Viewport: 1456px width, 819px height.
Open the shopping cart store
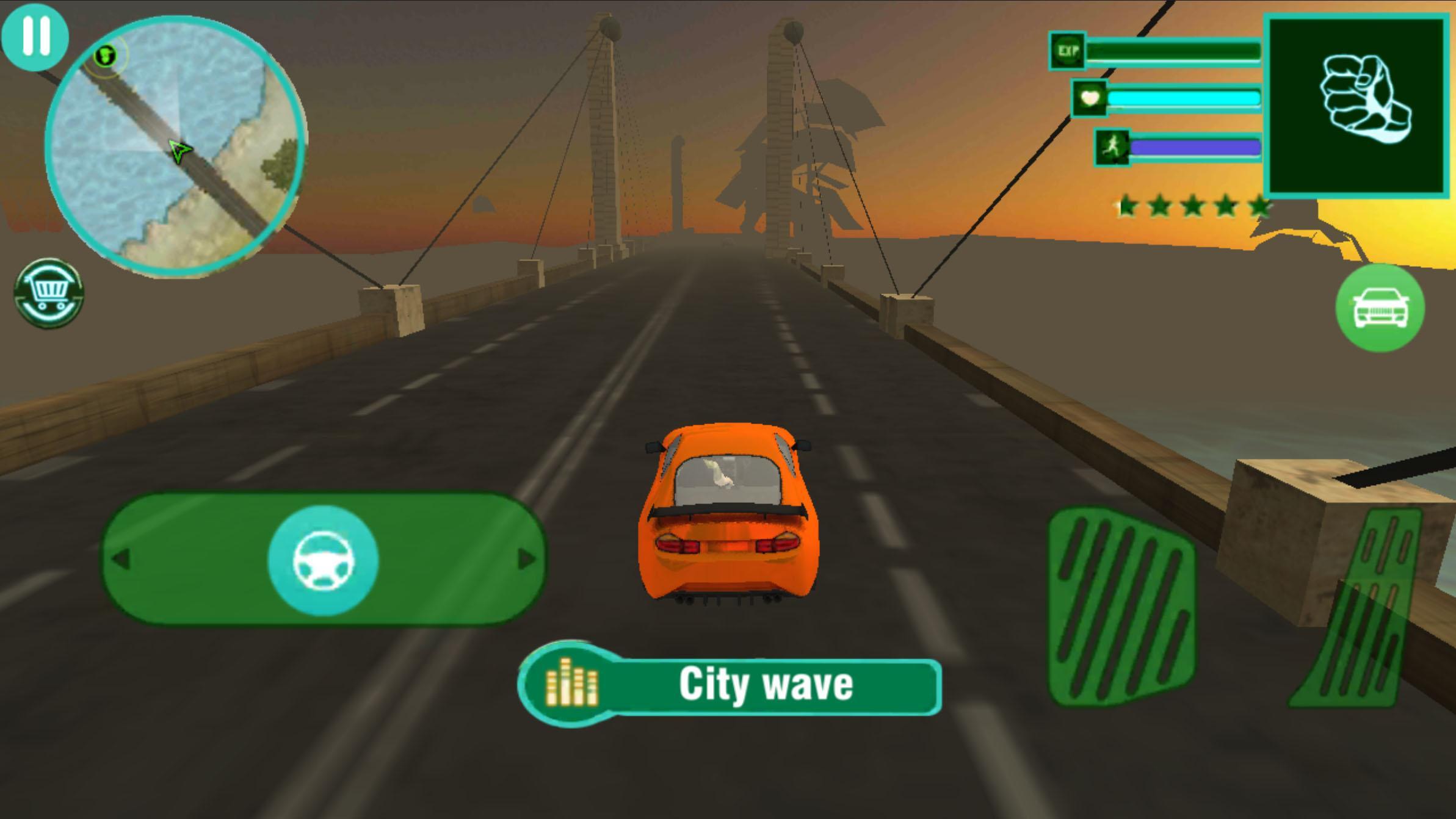click(x=49, y=294)
